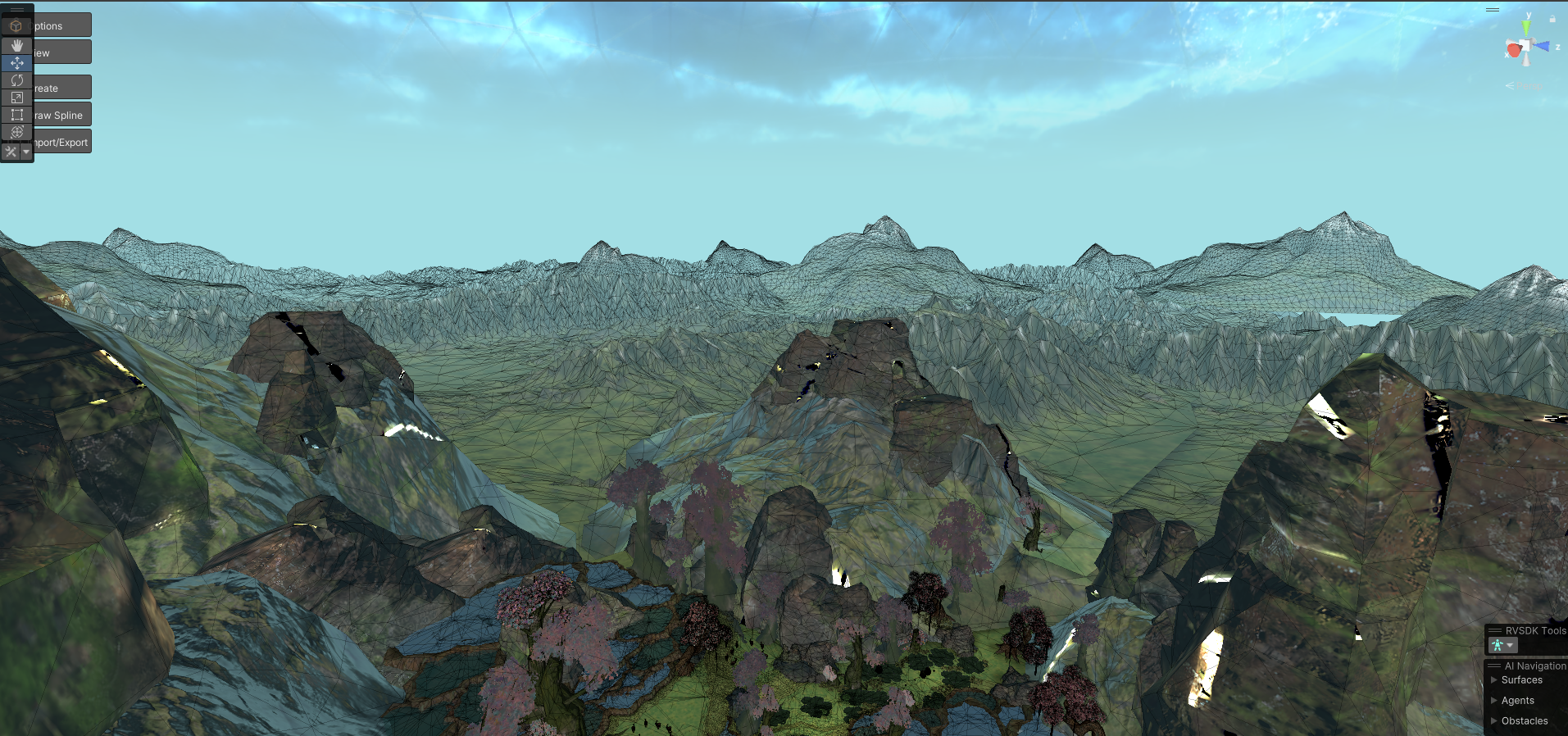Open the Options button

click(x=61, y=25)
